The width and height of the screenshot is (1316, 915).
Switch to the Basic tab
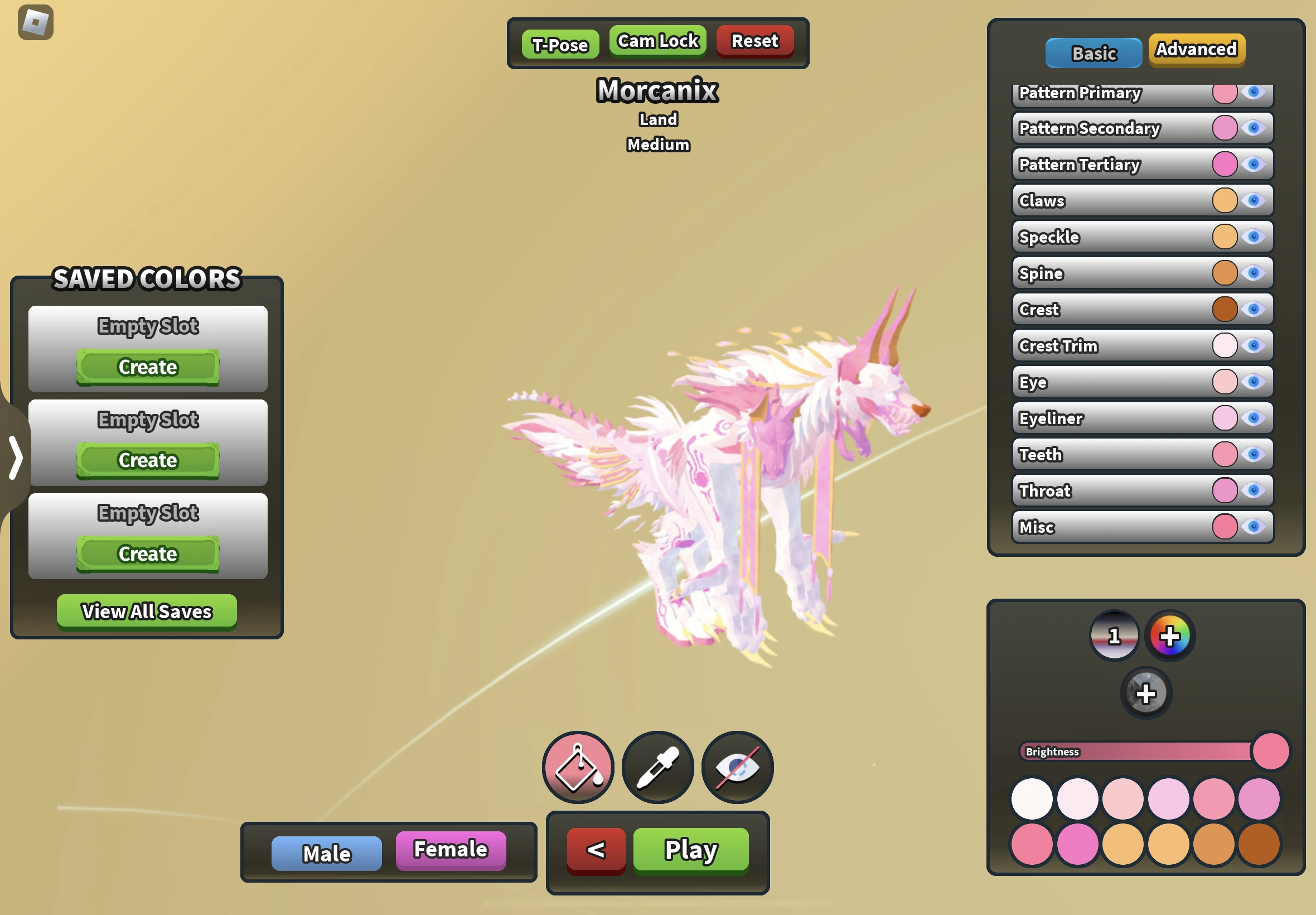click(1094, 53)
